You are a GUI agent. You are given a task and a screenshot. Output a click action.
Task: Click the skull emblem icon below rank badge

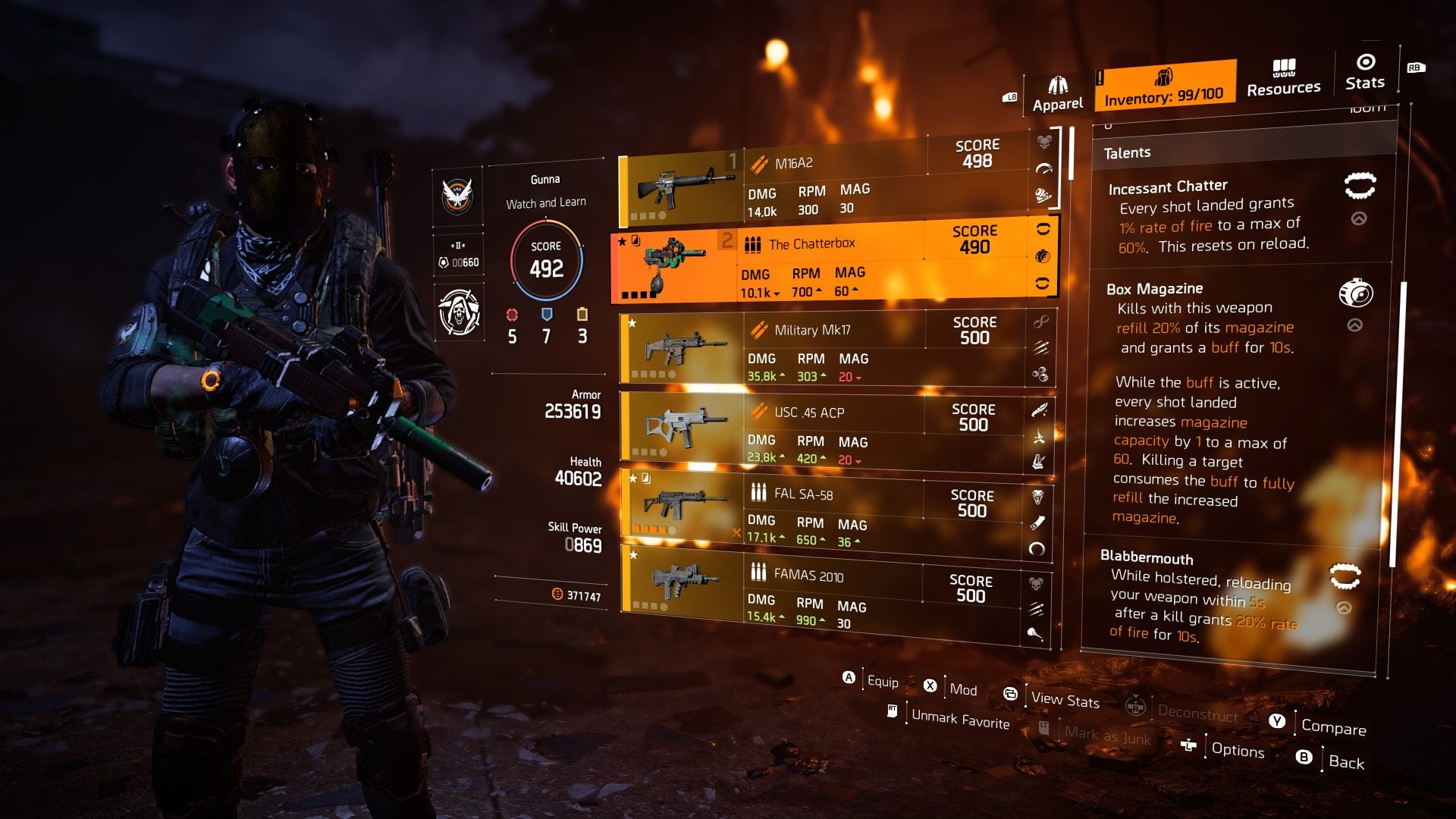pyautogui.click(x=459, y=314)
